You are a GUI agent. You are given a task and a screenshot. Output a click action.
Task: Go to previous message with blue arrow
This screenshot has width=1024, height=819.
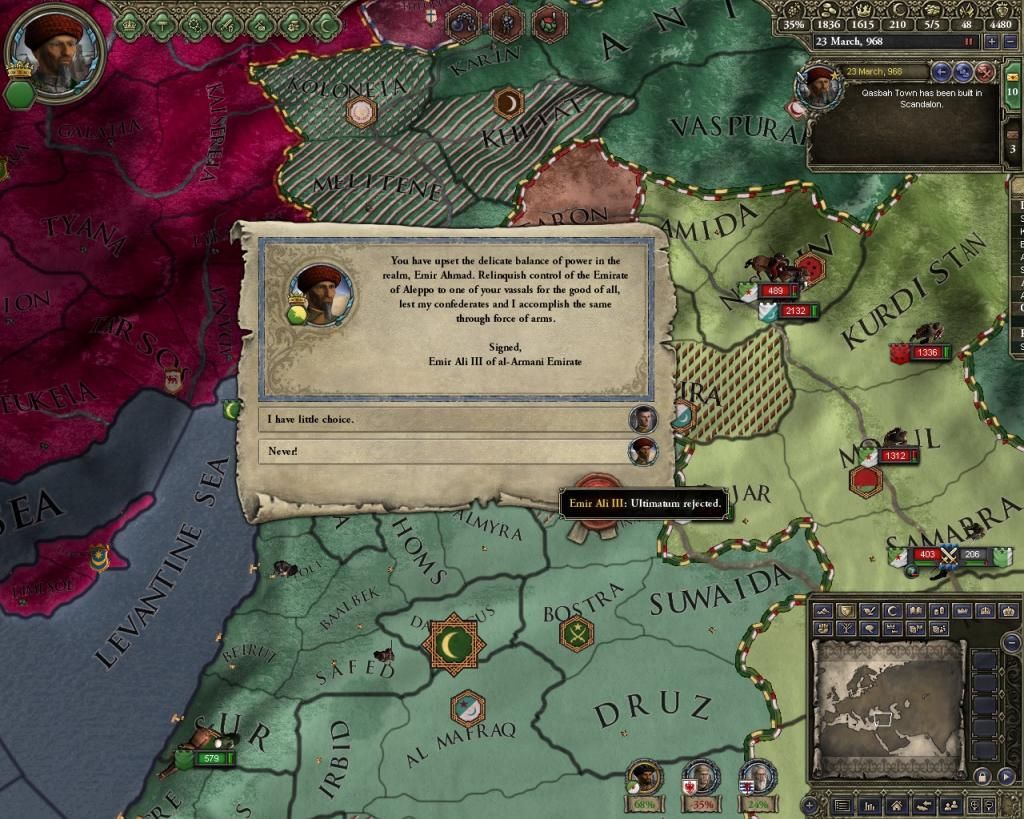click(940, 72)
